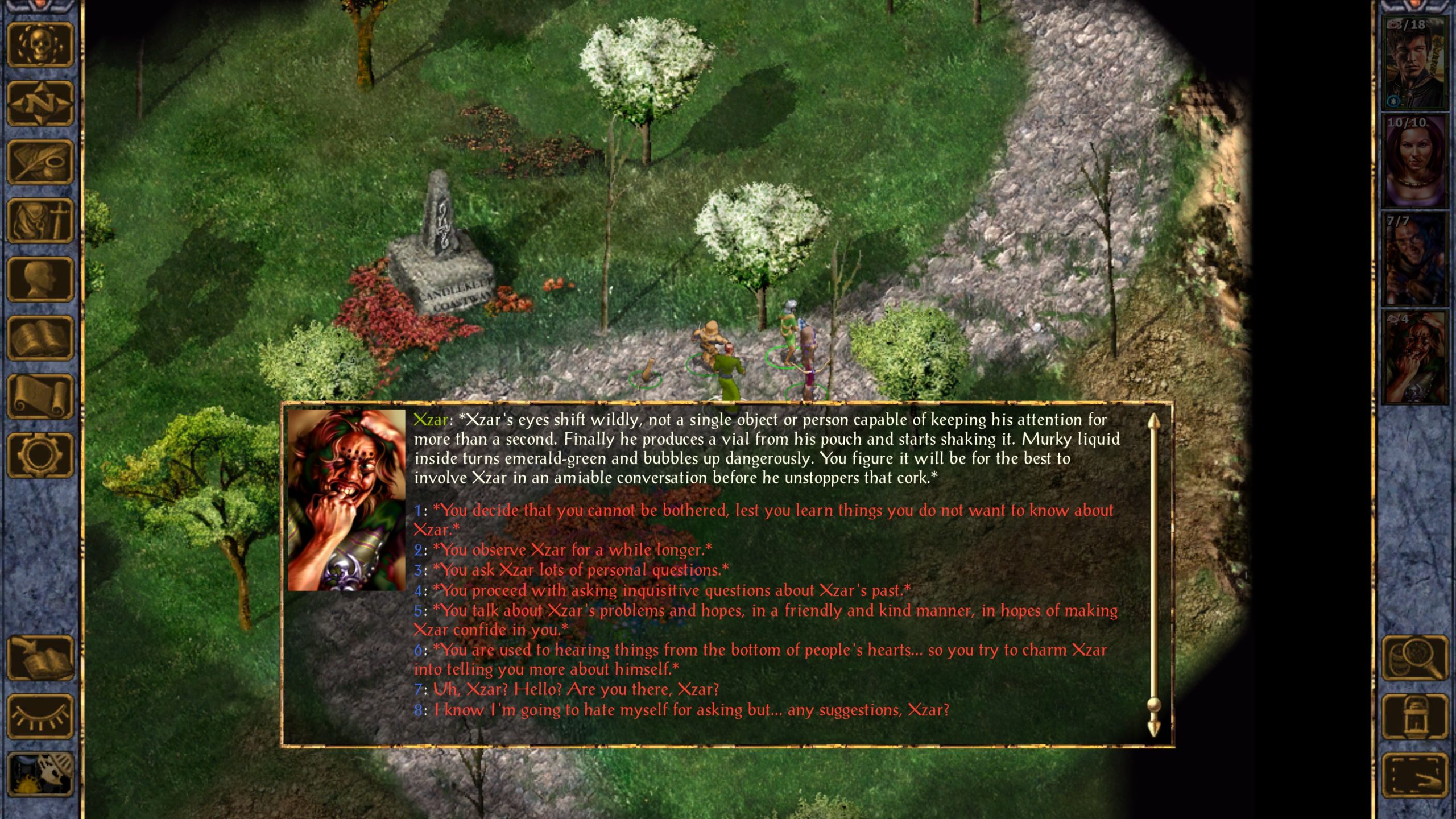Select the 10/10 woman party portrait

click(x=1414, y=161)
